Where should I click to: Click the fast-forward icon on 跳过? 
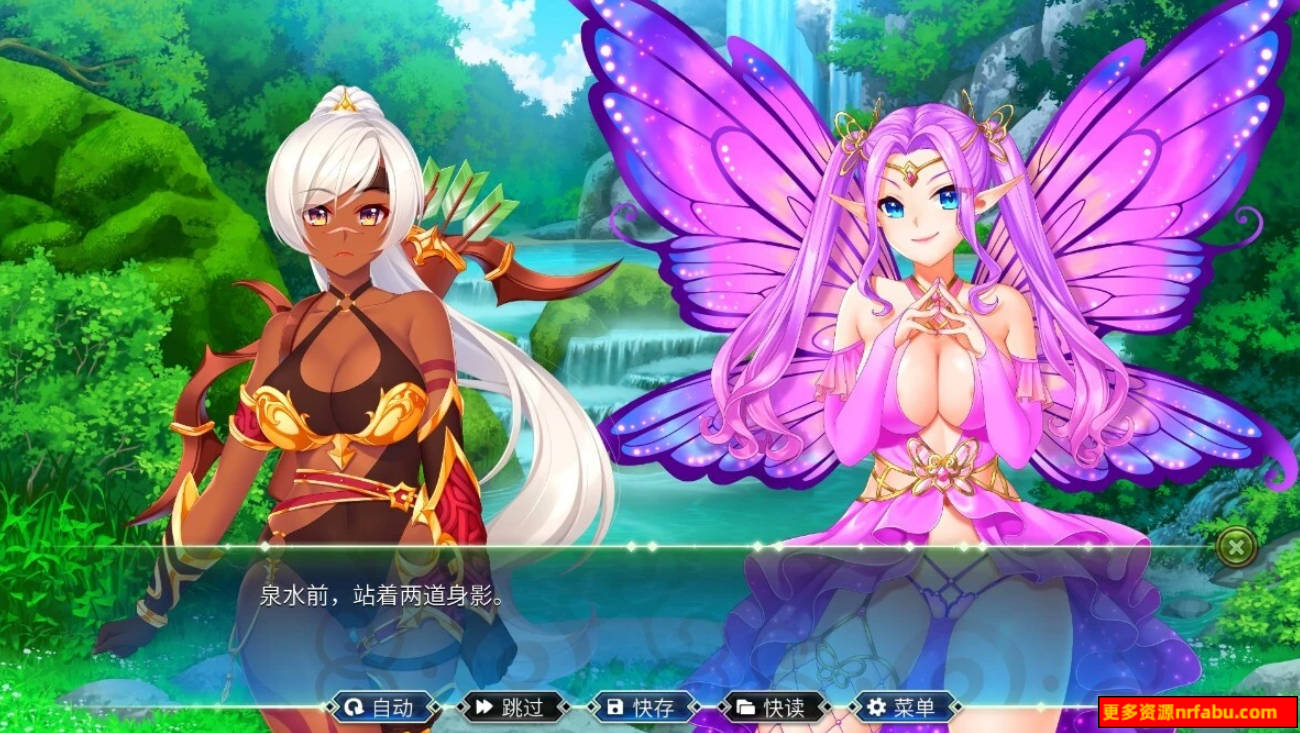483,707
